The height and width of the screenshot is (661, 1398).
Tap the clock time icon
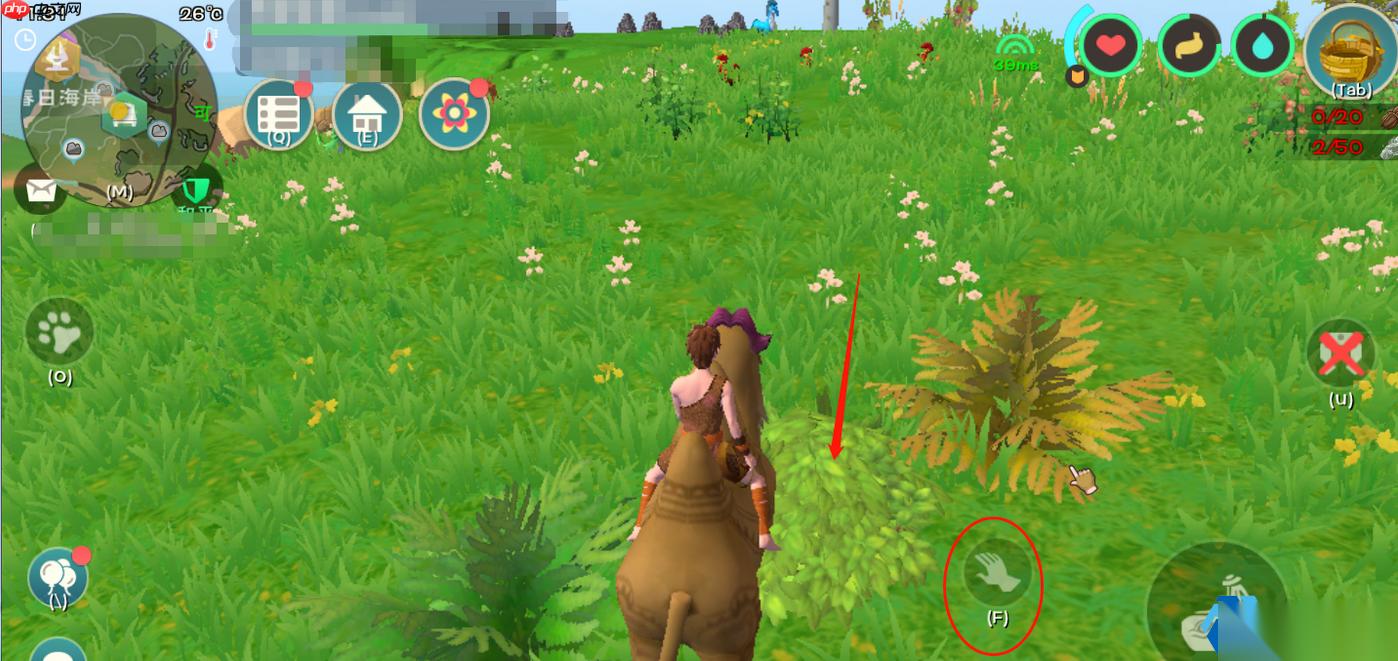pos(26,40)
